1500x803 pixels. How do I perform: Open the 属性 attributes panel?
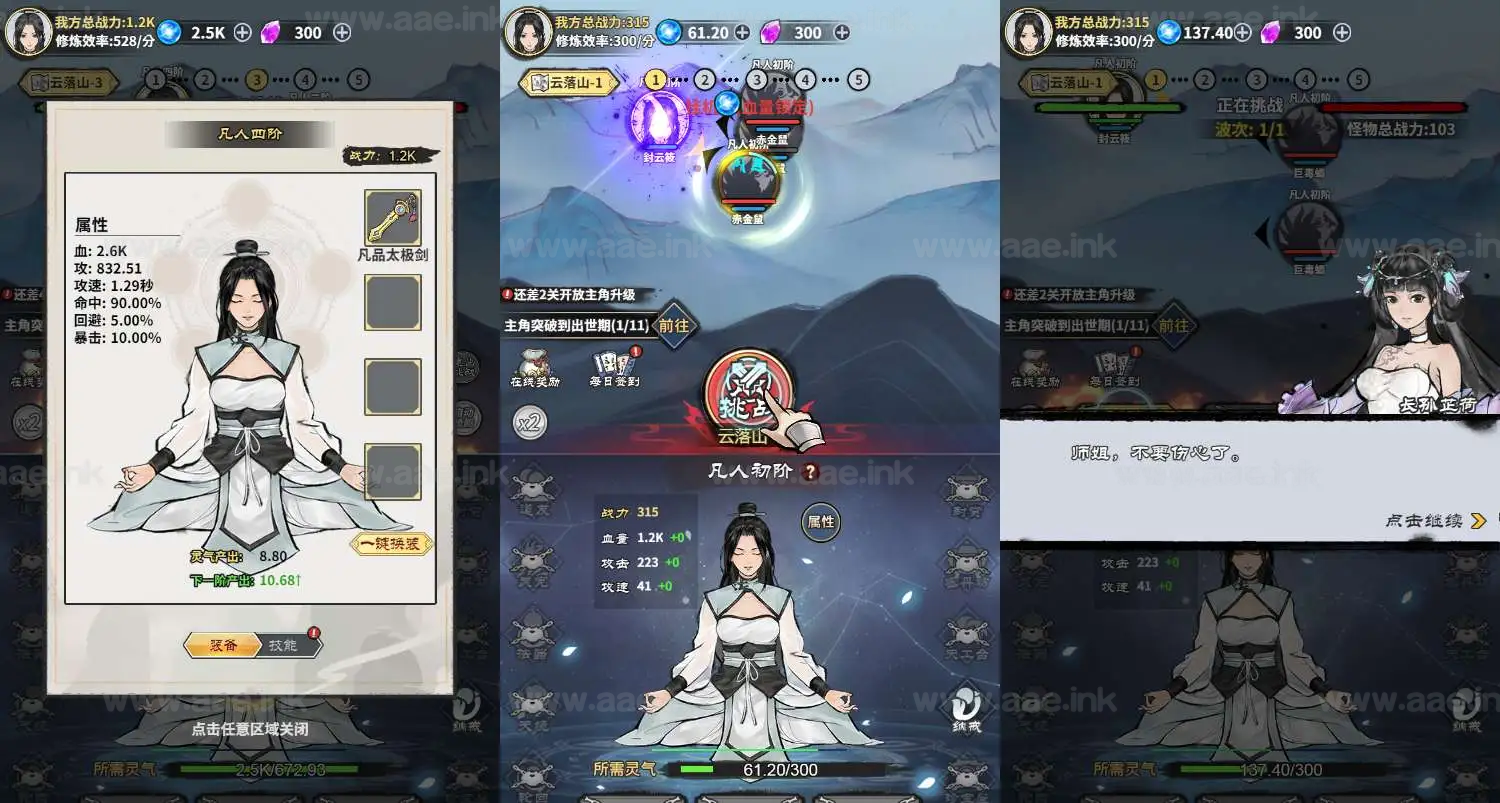(x=820, y=521)
